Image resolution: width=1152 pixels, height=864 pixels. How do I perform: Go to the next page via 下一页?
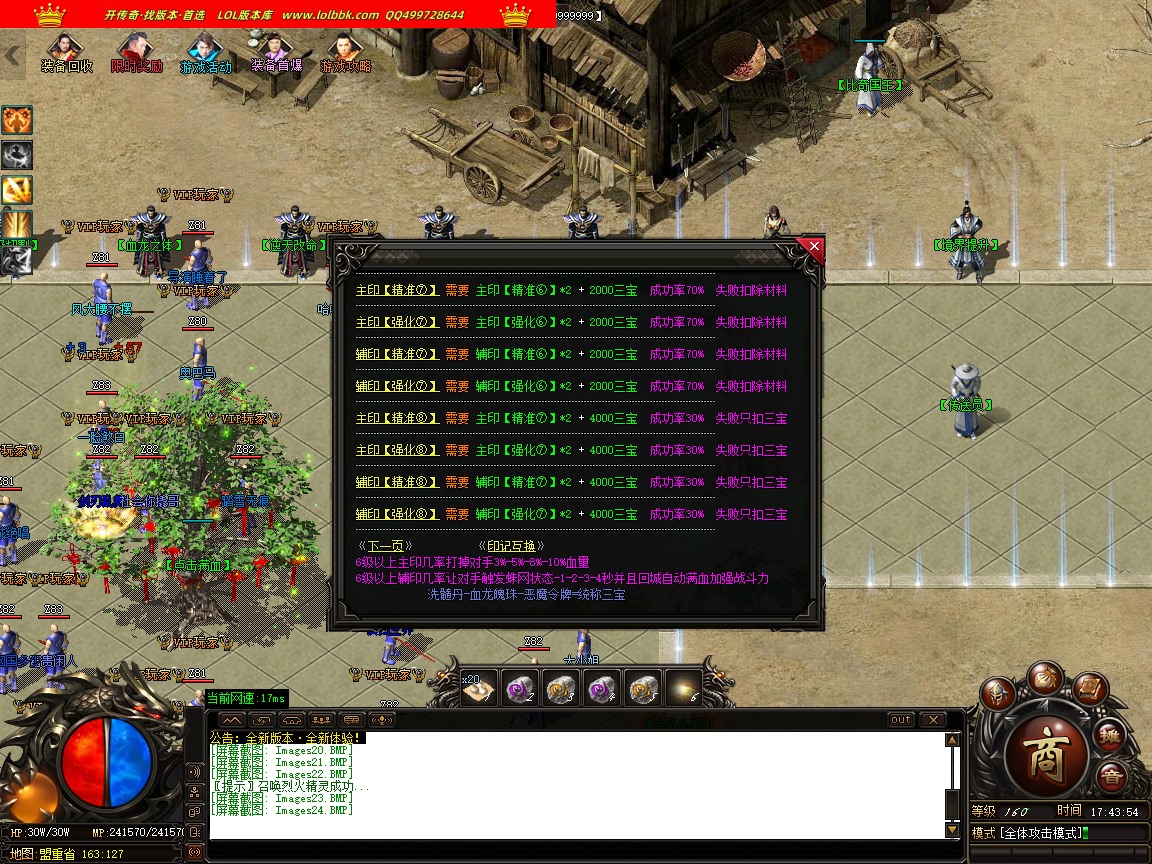(390, 546)
